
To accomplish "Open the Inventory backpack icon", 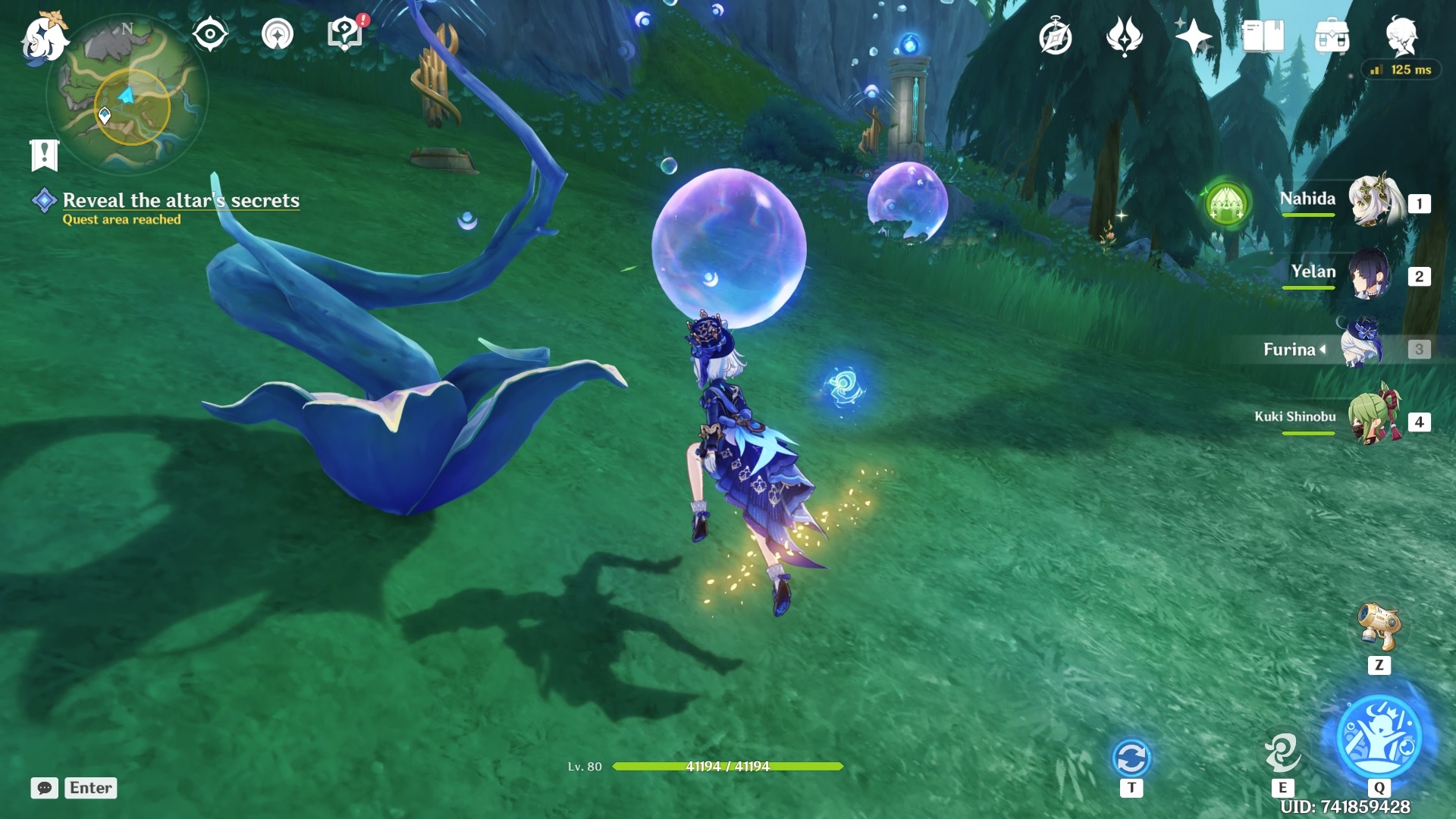I will (x=1332, y=34).
